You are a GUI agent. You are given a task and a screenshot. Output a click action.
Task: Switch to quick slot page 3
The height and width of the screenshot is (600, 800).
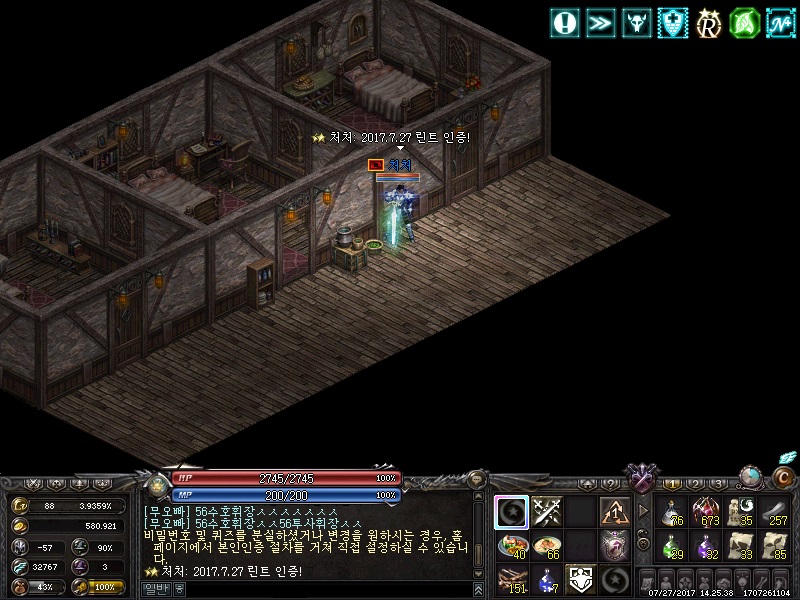coord(719,484)
